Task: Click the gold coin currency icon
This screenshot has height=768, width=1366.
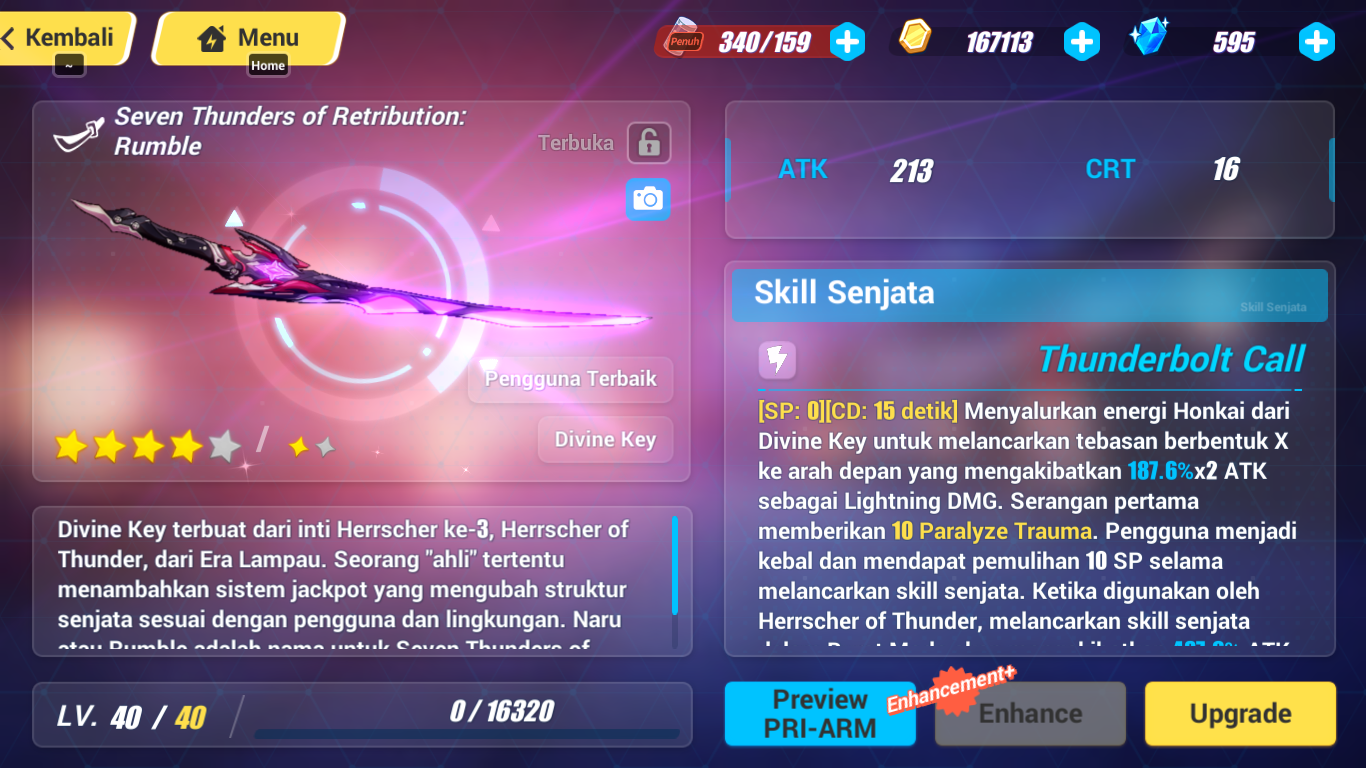Action: 917,38
